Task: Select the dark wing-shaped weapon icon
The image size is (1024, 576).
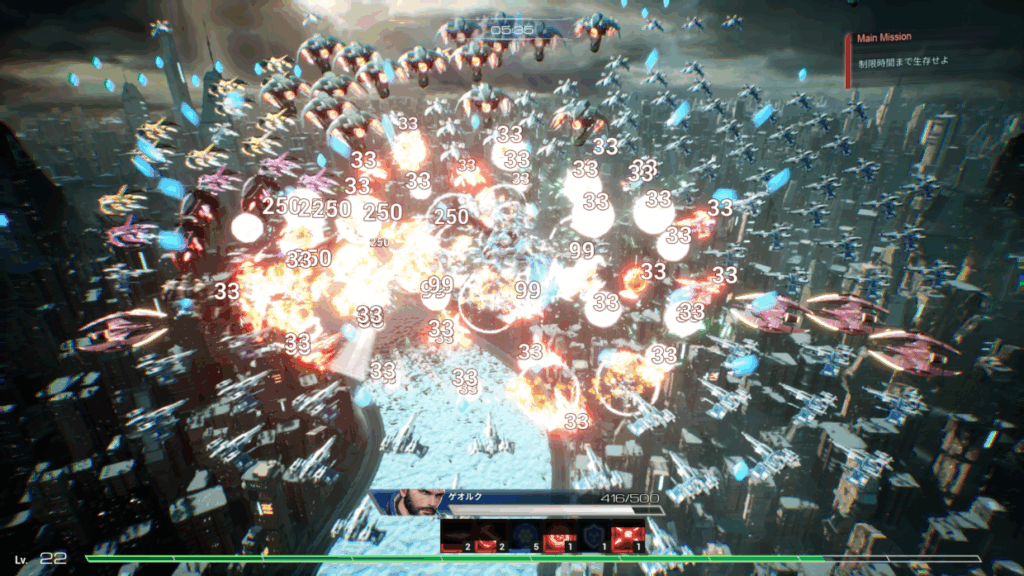Action: [457, 538]
